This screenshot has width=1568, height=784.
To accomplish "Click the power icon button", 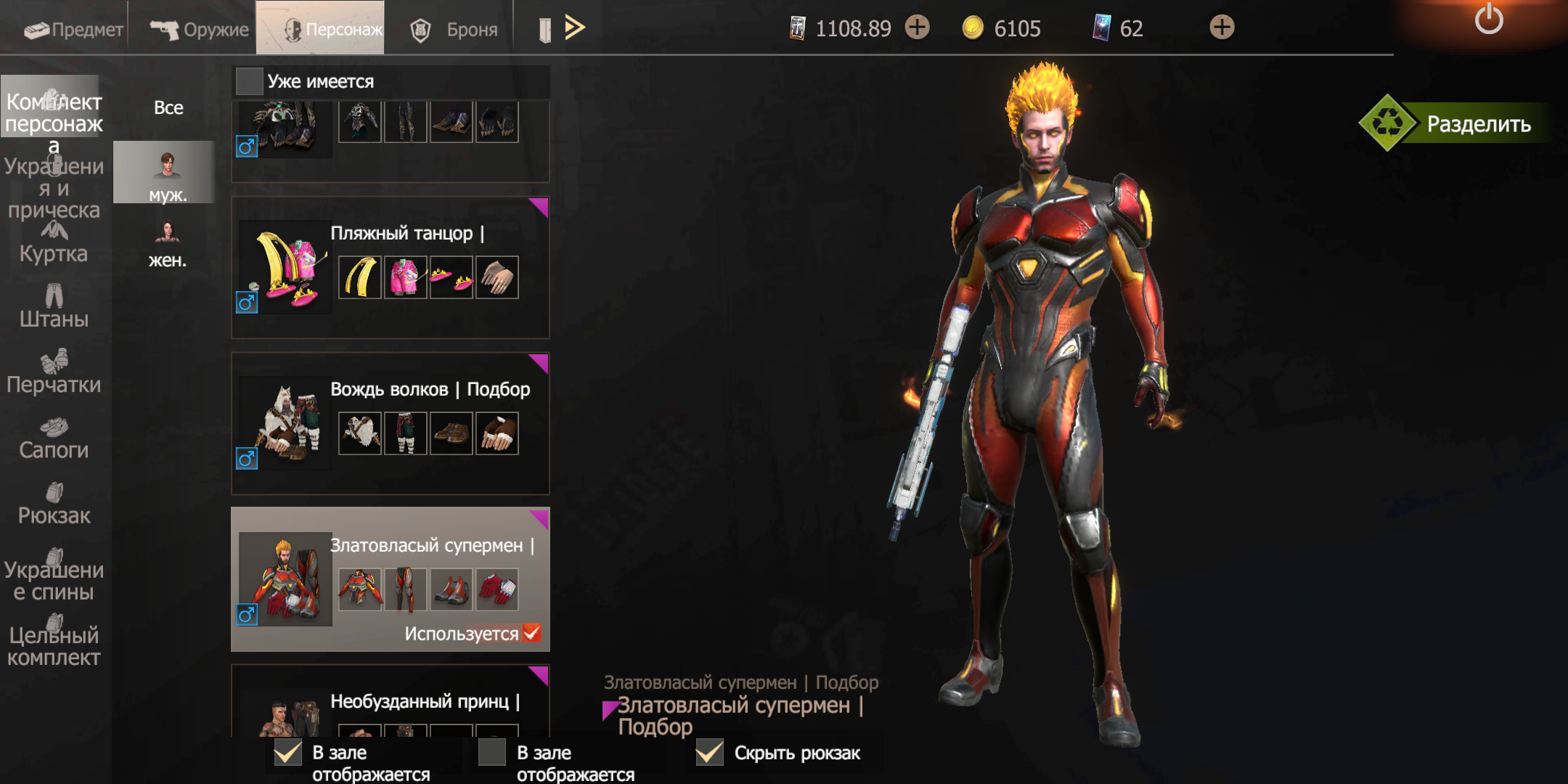I will (1488, 20).
